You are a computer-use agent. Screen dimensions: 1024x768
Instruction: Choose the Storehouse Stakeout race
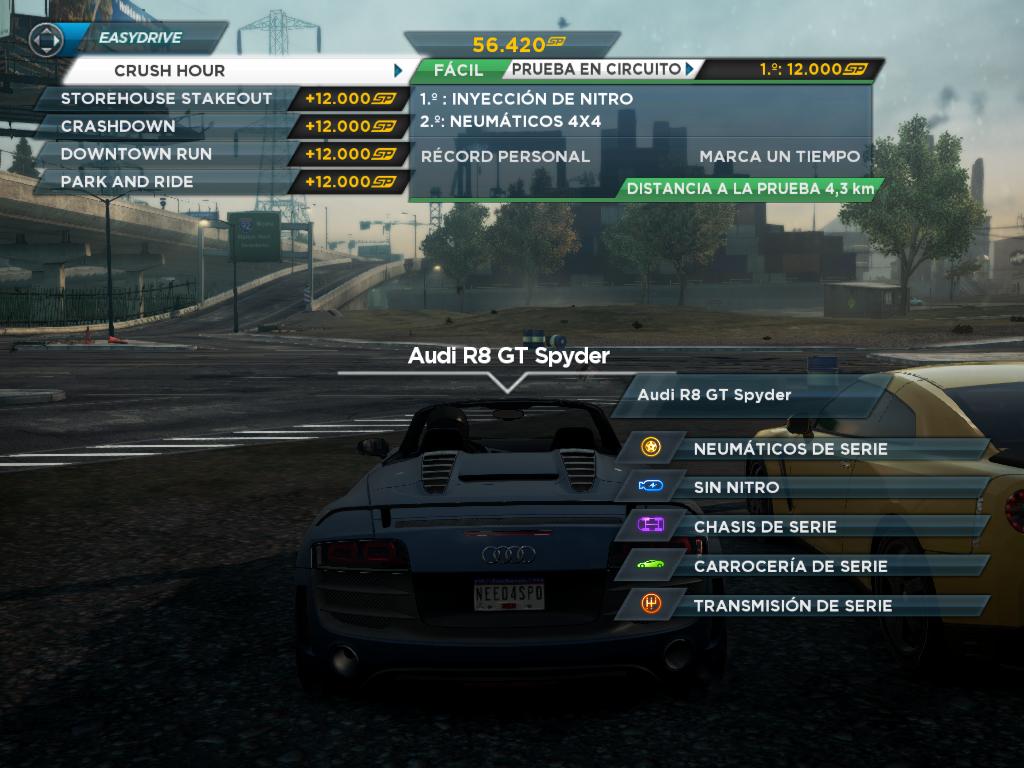166,99
